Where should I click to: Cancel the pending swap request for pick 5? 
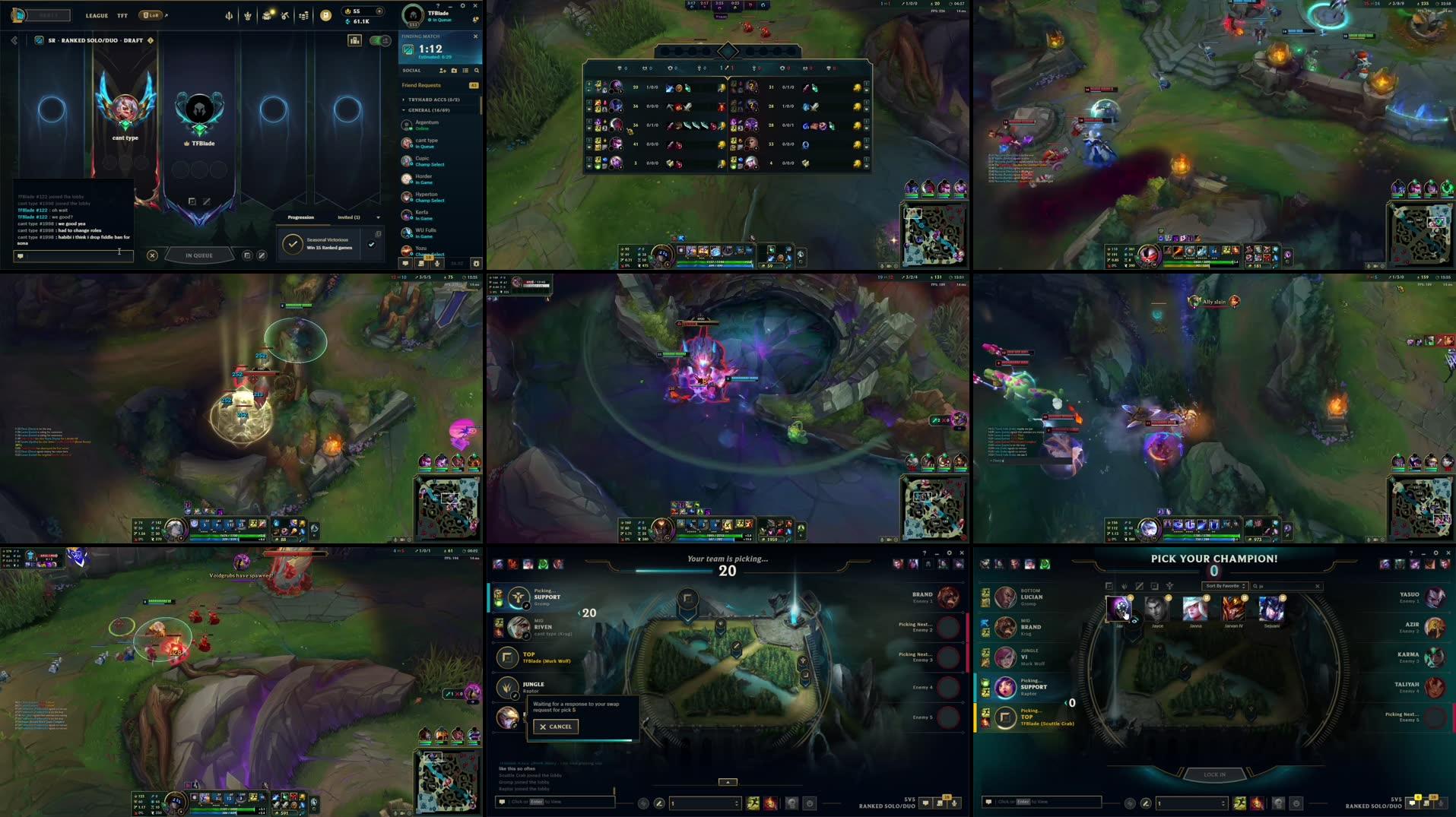555,727
